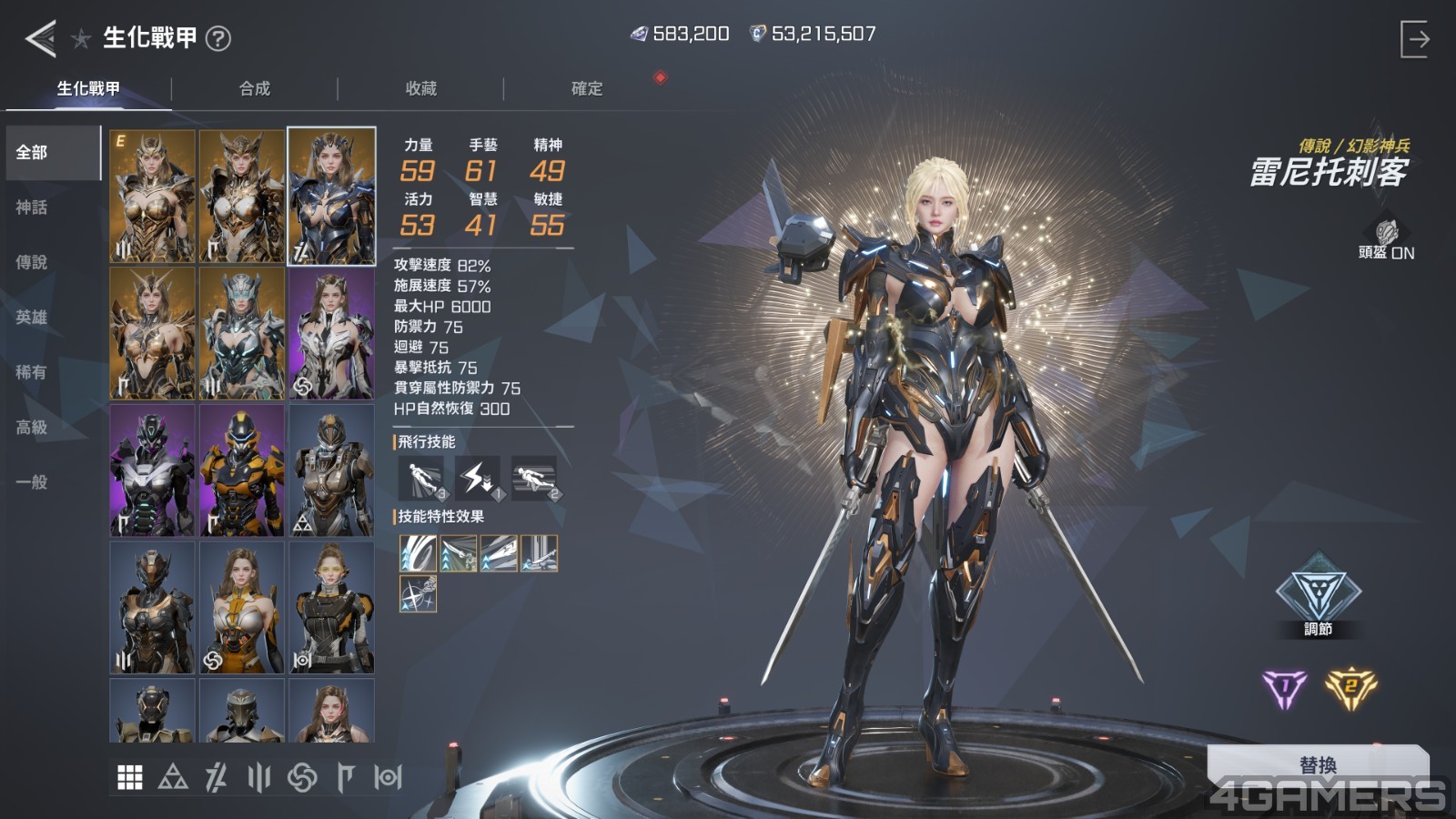Select the 高級 category

(32, 427)
